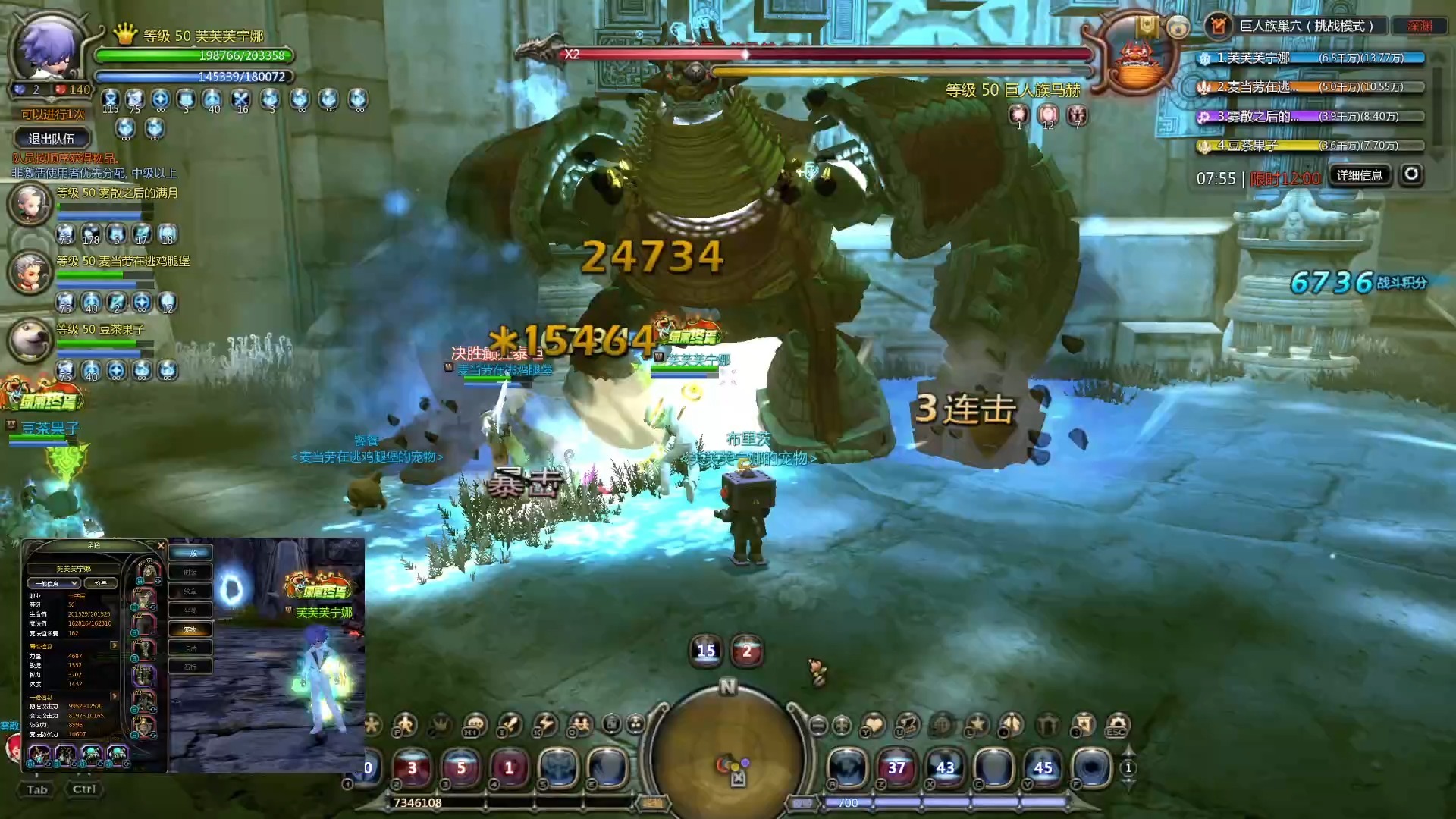
Task: Reset the damage meter with the circular button
Action: (x=1410, y=175)
